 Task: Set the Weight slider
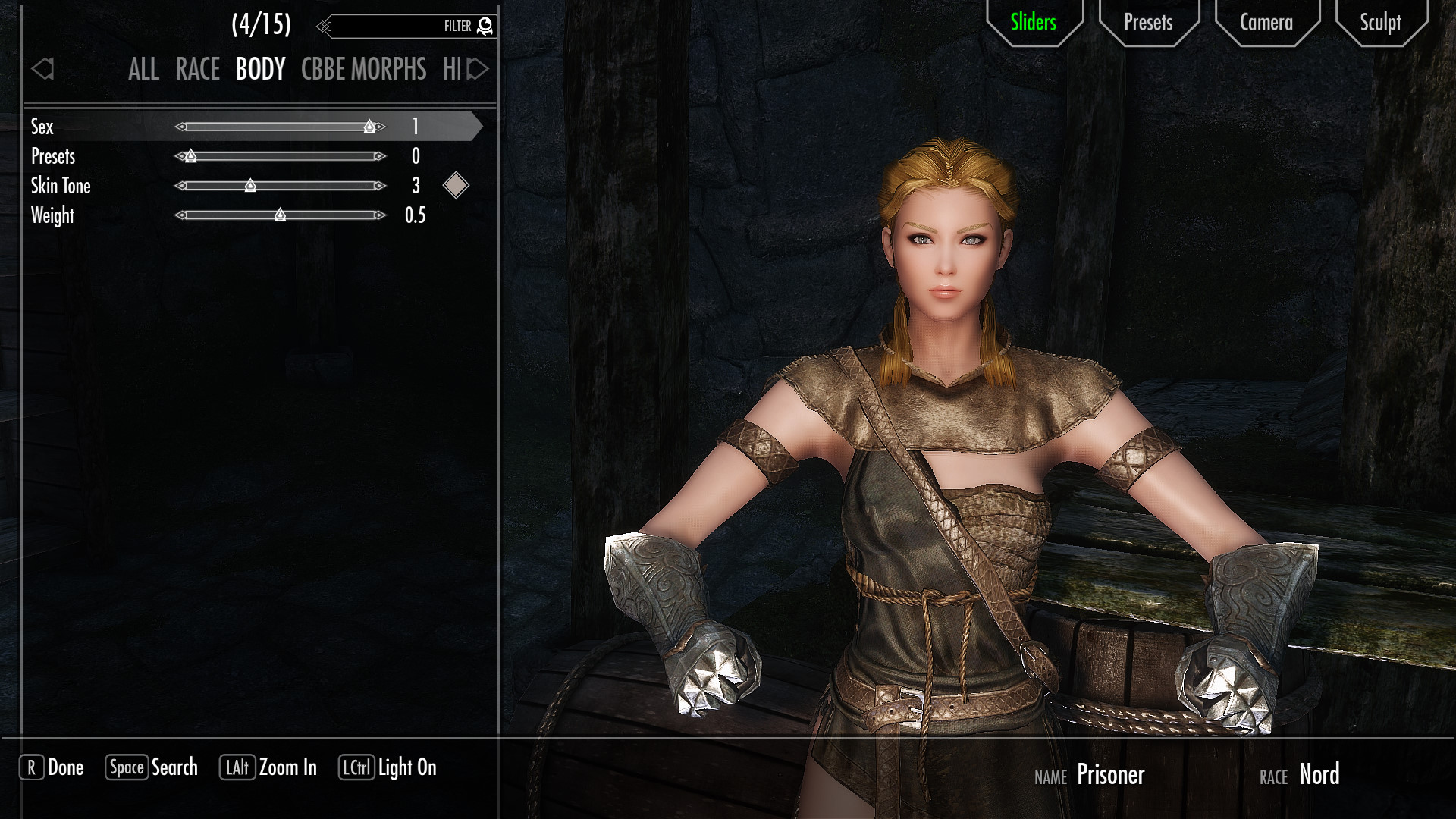coord(281,215)
